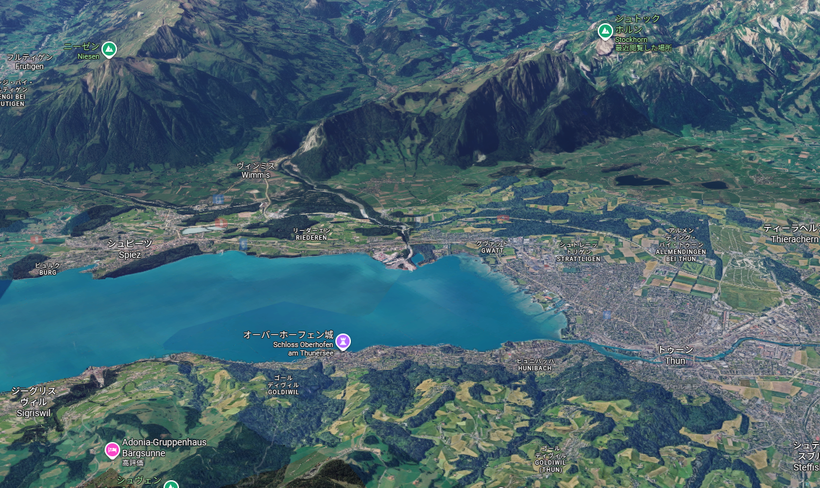Select the Niesen mountain peak marker
Viewport: 820px width, 488px height.
click(x=109, y=49)
